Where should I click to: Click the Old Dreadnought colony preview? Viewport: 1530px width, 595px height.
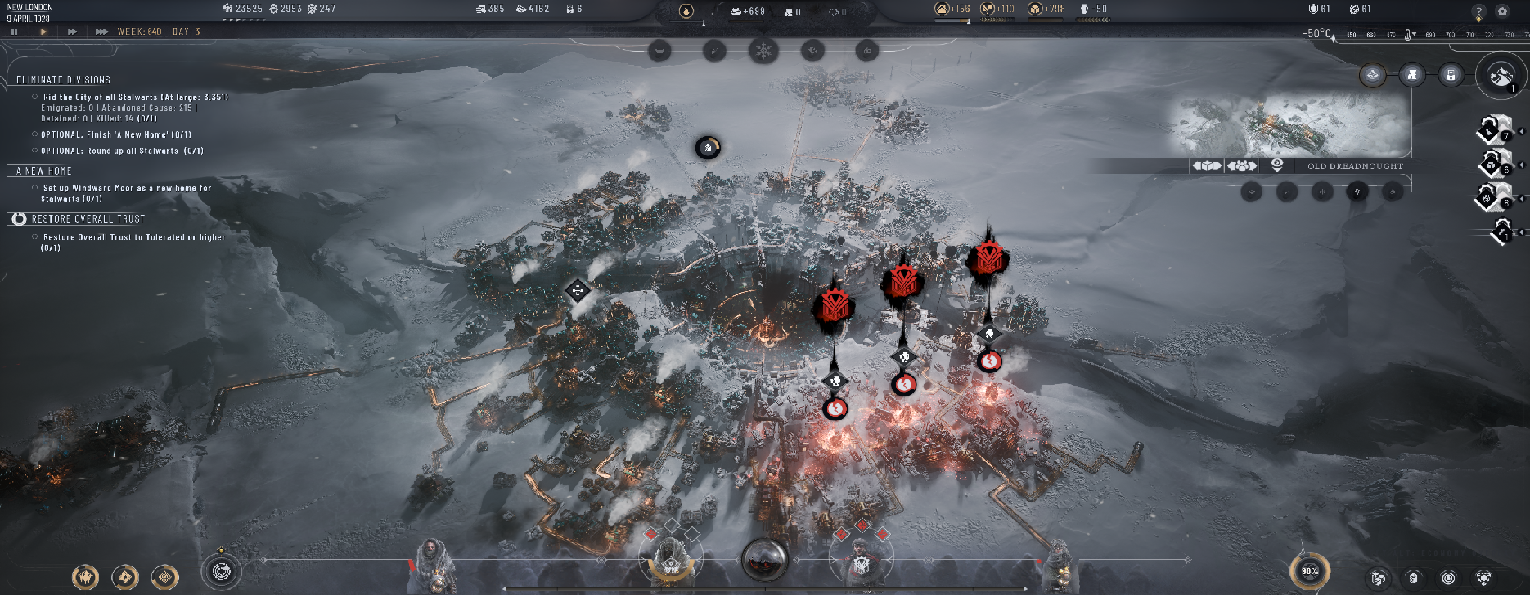(1290, 126)
